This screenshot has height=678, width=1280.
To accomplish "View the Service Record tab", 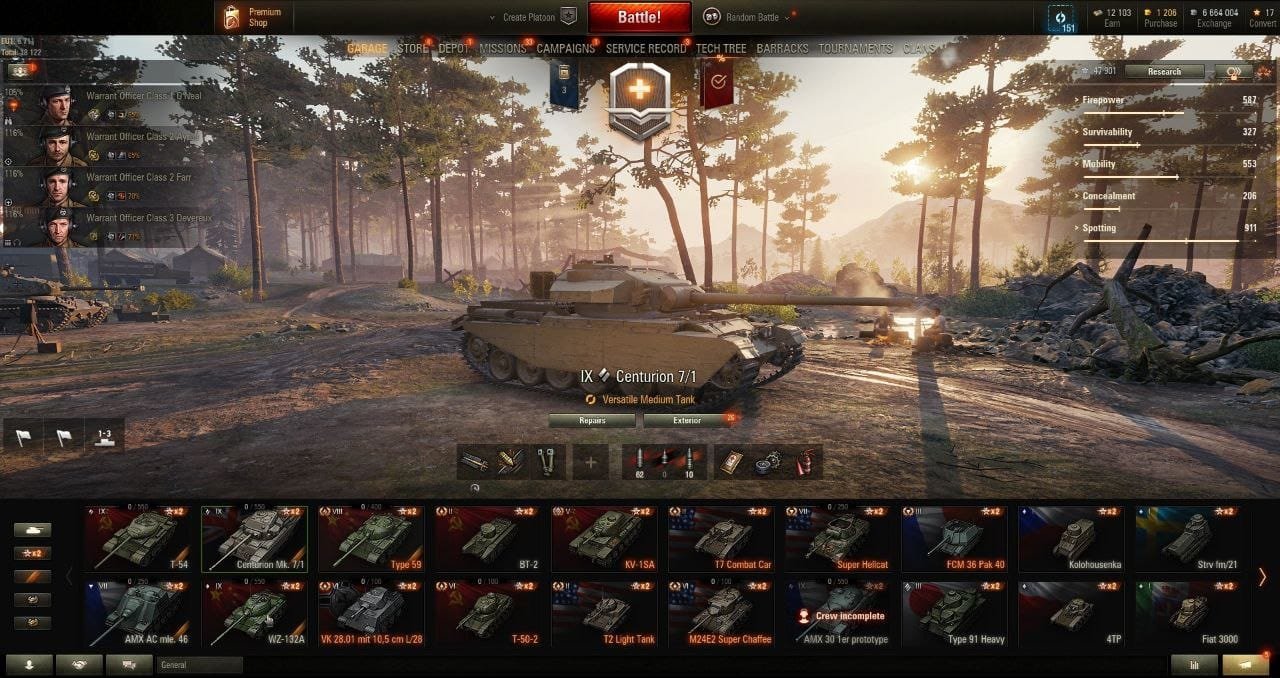I will pos(646,48).
